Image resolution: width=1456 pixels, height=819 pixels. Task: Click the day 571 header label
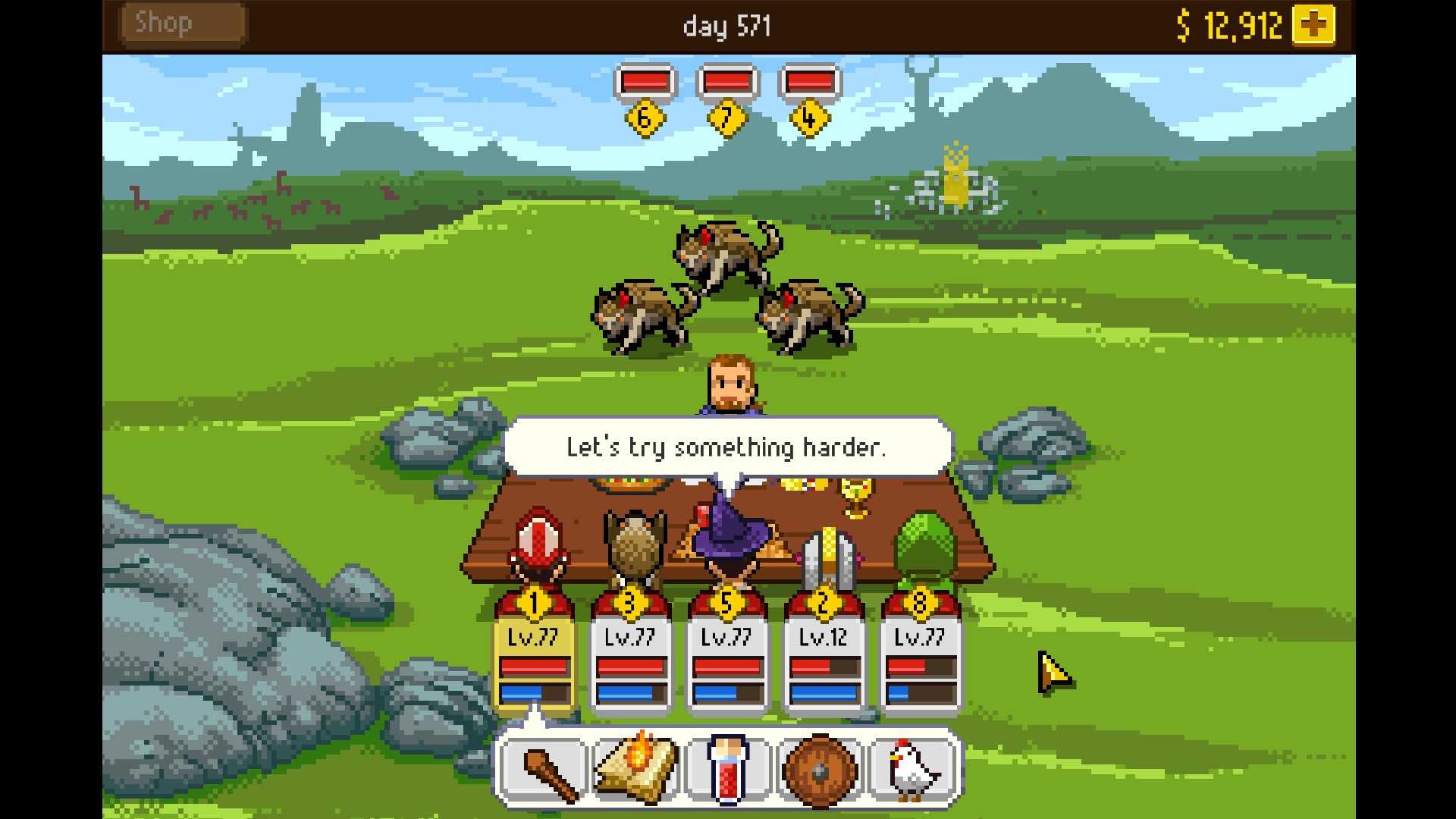(726, 26)
